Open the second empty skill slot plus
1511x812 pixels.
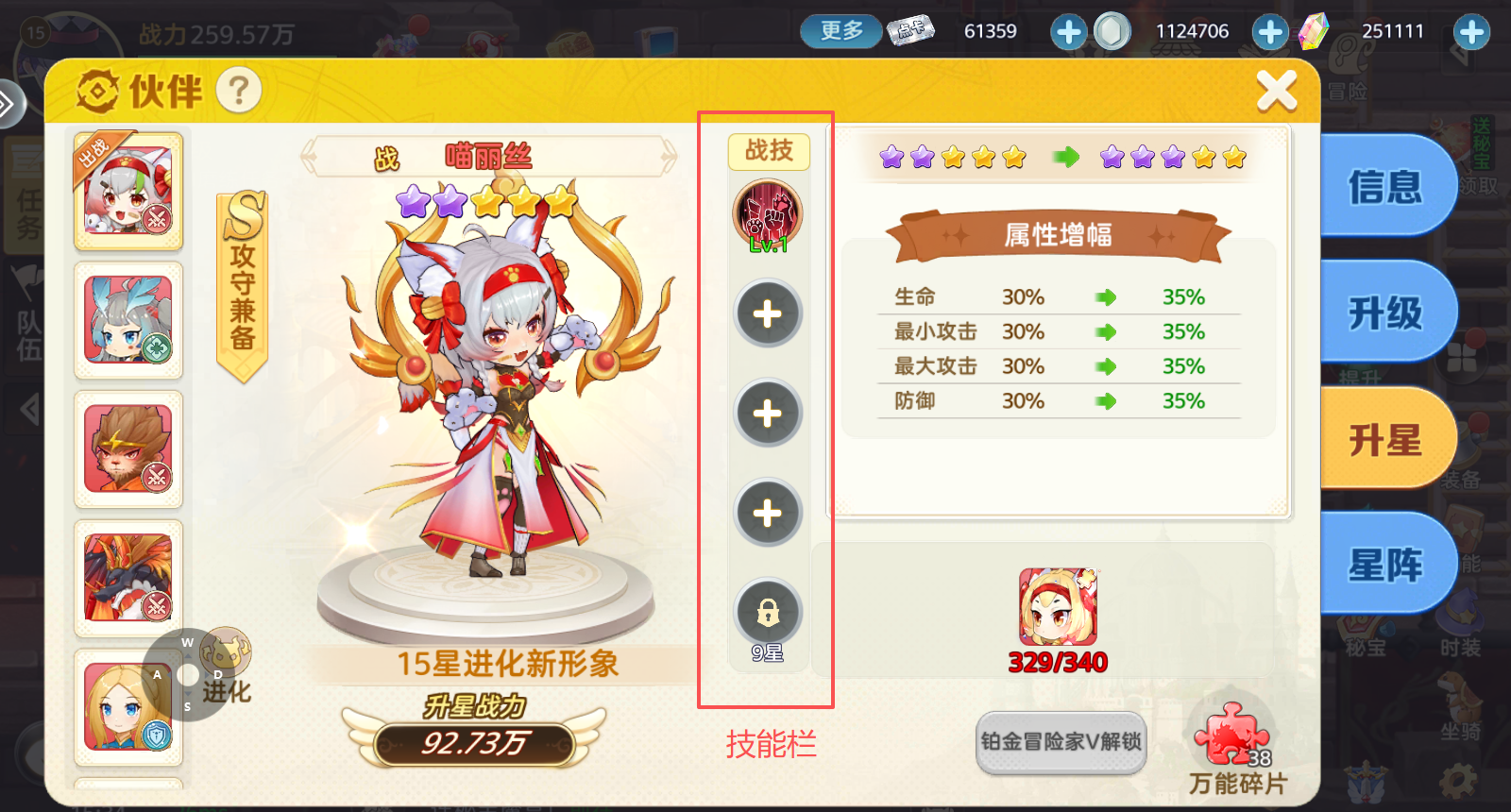click(x=768, y=413)
